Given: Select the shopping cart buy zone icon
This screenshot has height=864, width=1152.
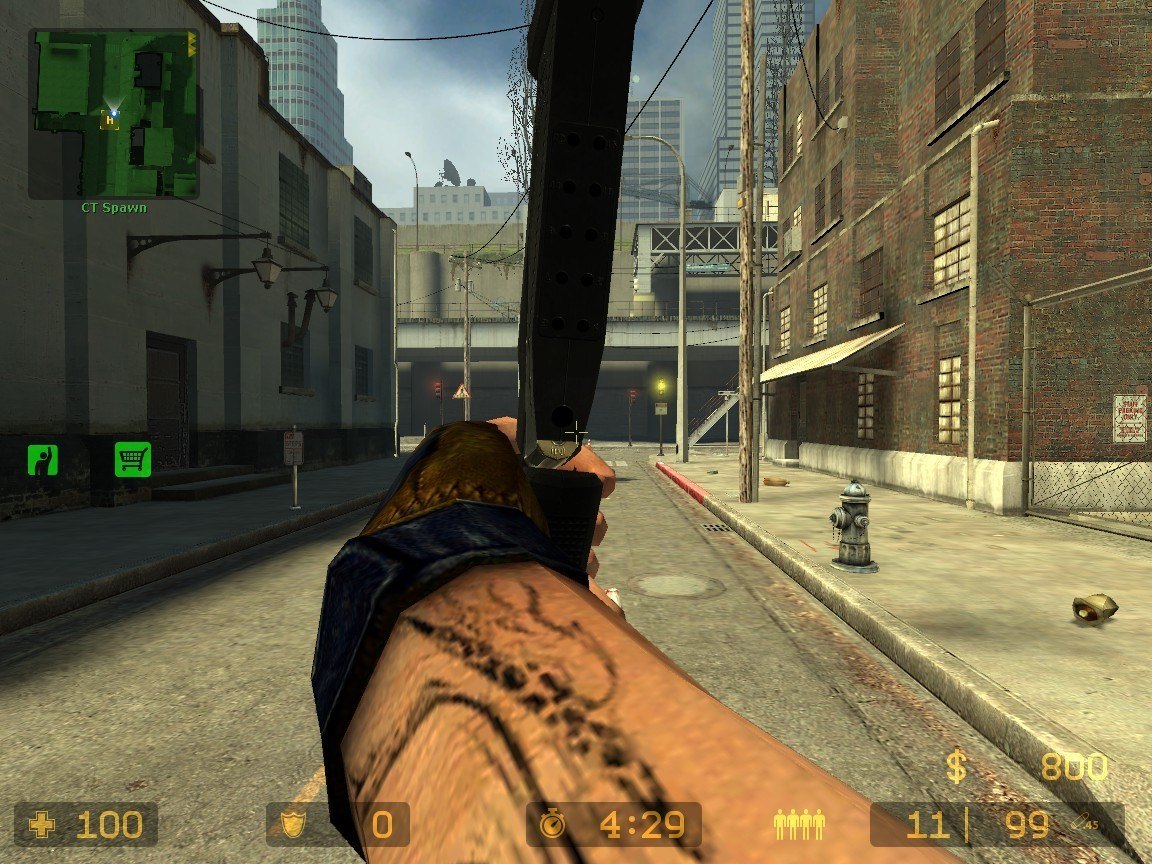Looking at the screenshot, I should point(132,459).
